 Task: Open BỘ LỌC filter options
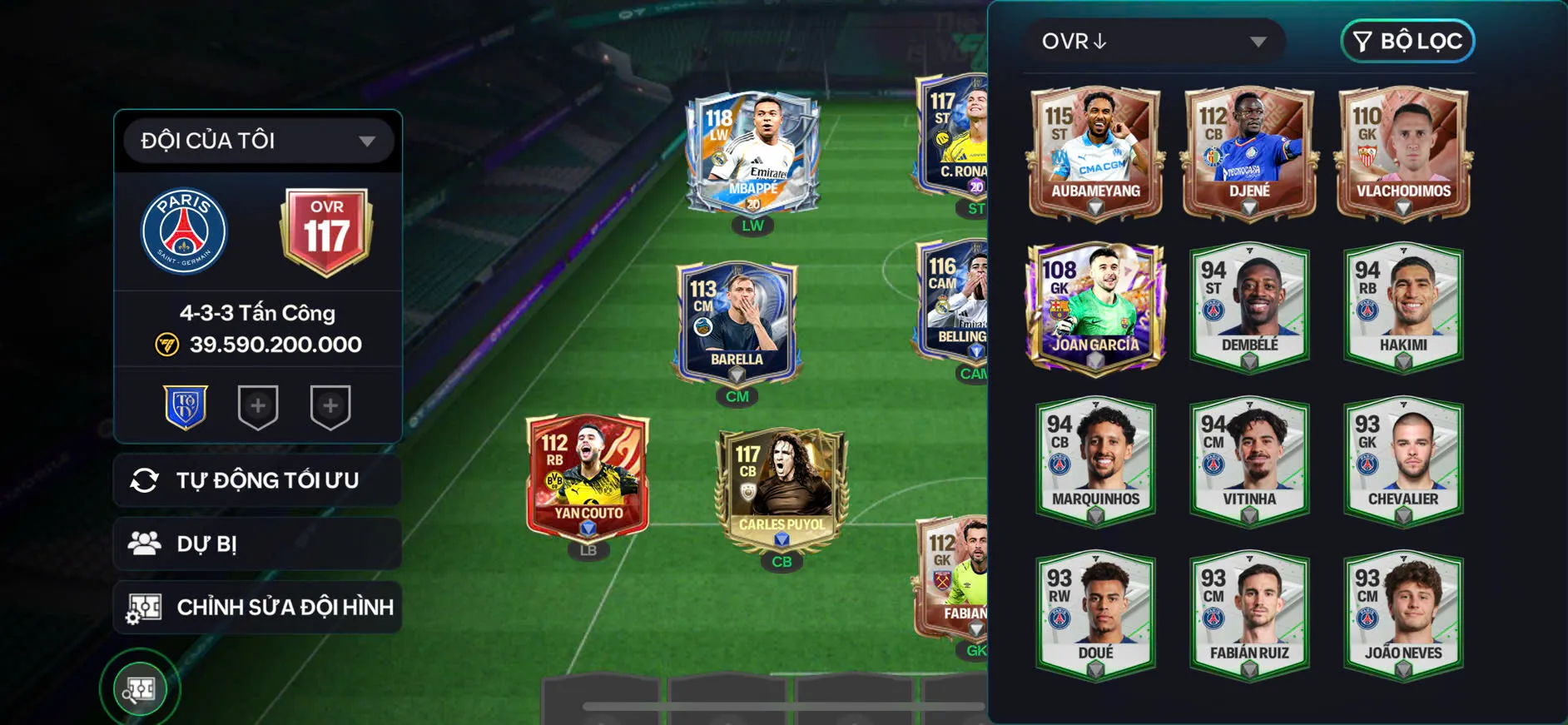point(1405,41)
